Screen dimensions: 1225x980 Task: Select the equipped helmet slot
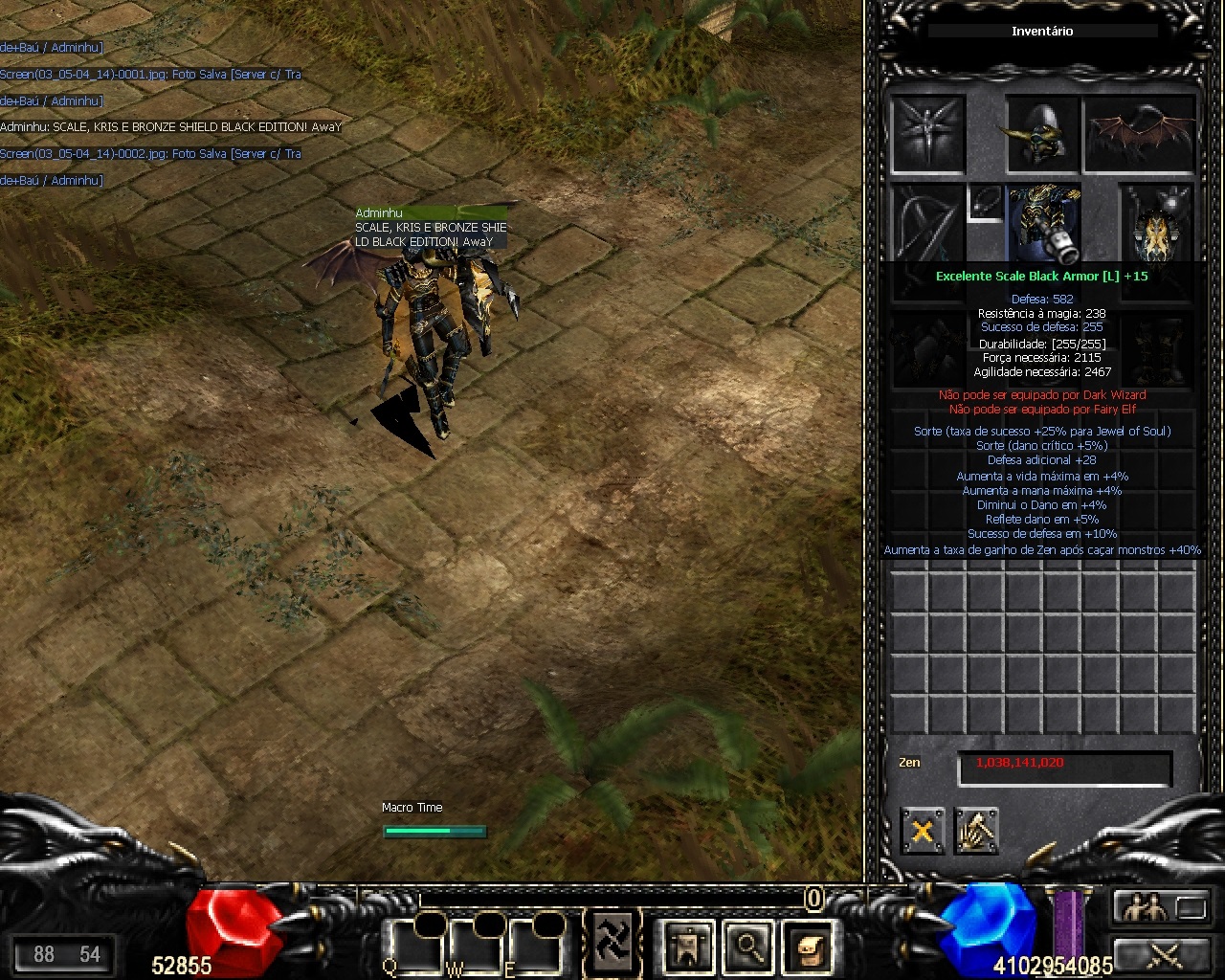(x=1042, y=134)
